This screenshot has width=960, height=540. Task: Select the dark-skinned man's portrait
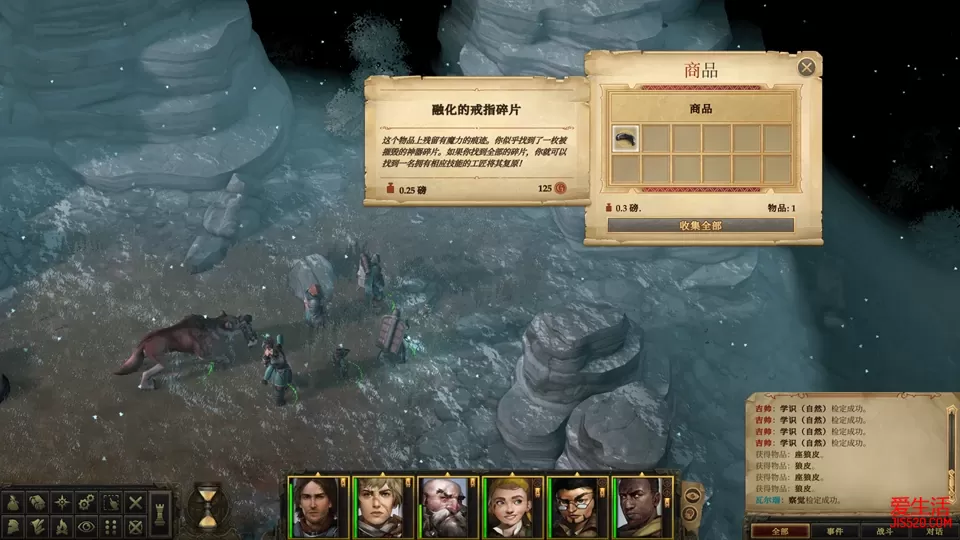(641, 503)
